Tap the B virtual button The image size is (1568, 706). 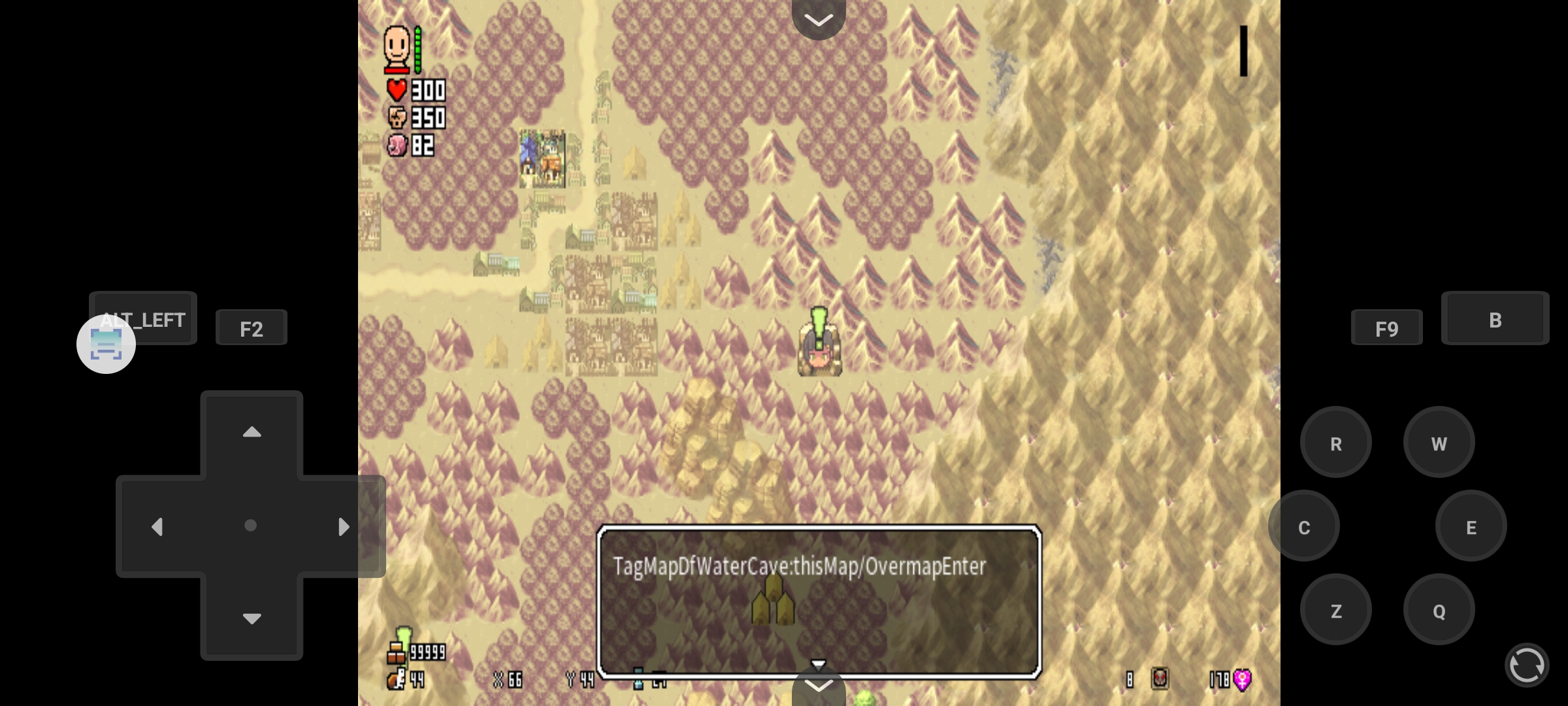pos(1495,320)
